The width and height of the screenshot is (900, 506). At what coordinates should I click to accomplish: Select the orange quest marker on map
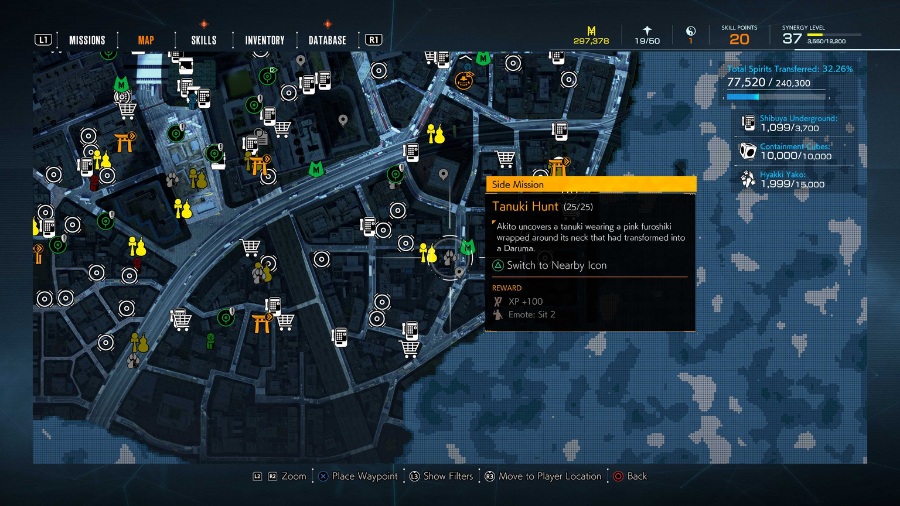464,78
